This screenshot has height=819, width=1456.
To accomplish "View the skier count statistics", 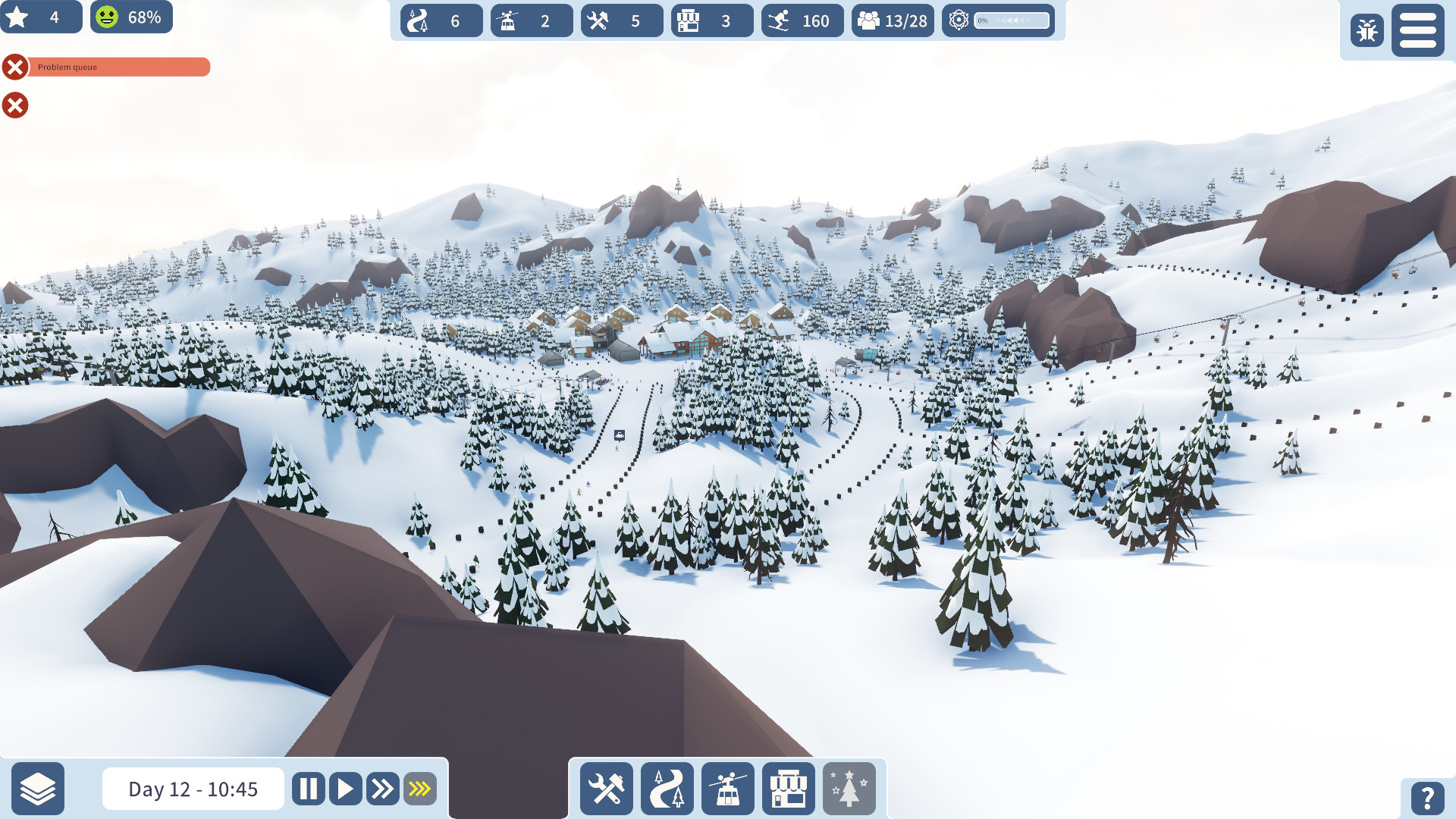I will [x=802, y=20].
